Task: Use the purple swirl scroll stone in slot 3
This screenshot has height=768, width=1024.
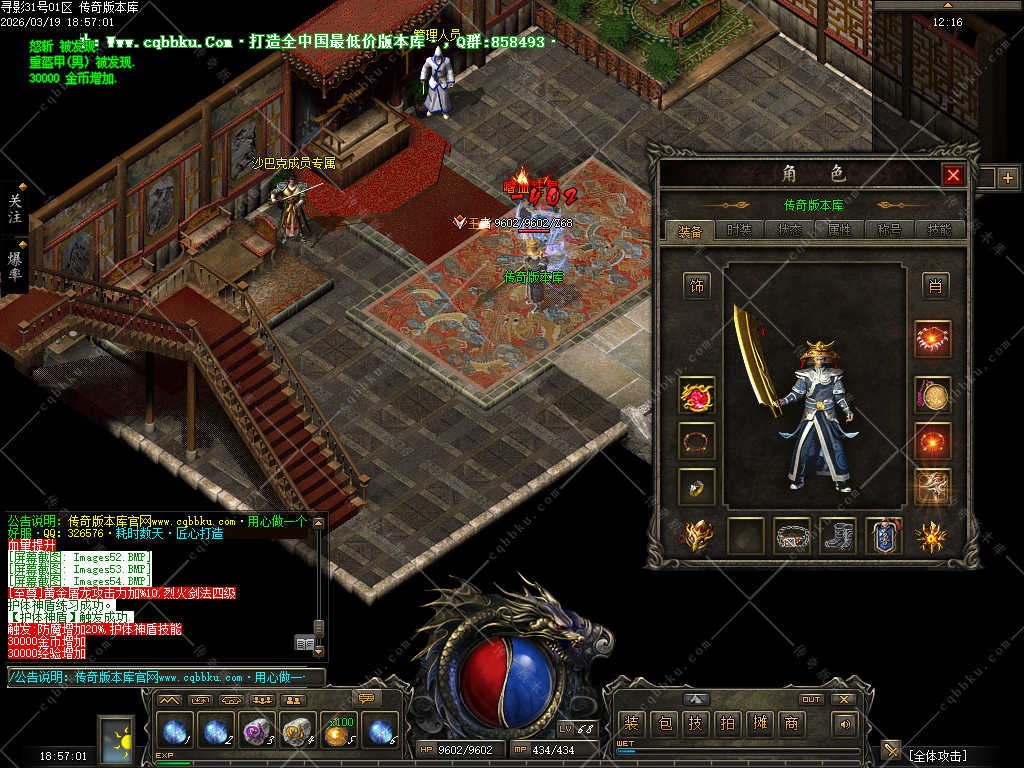Action: [258, 733]
